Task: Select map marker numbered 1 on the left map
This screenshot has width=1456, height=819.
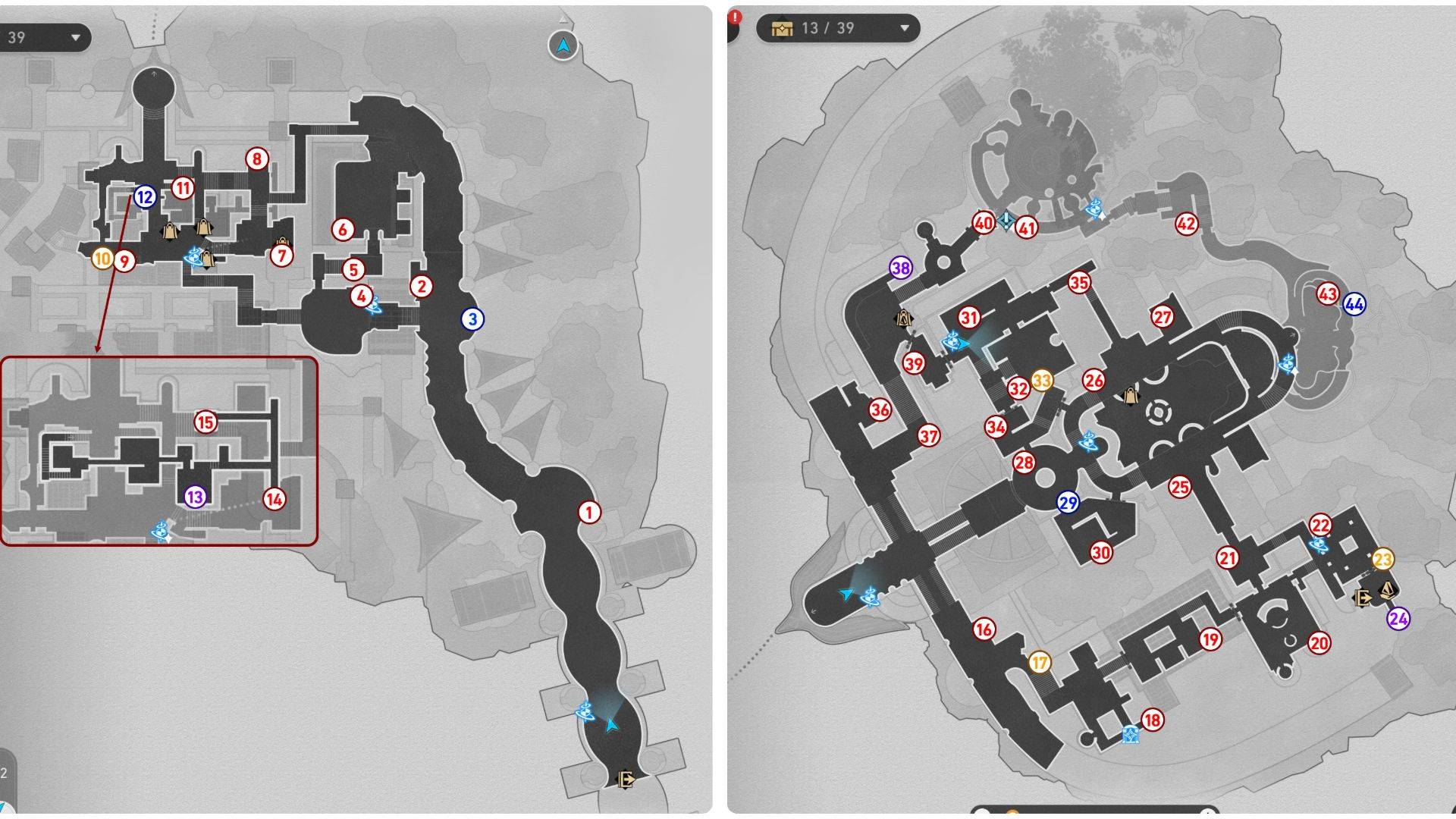Action: [589, 512]
